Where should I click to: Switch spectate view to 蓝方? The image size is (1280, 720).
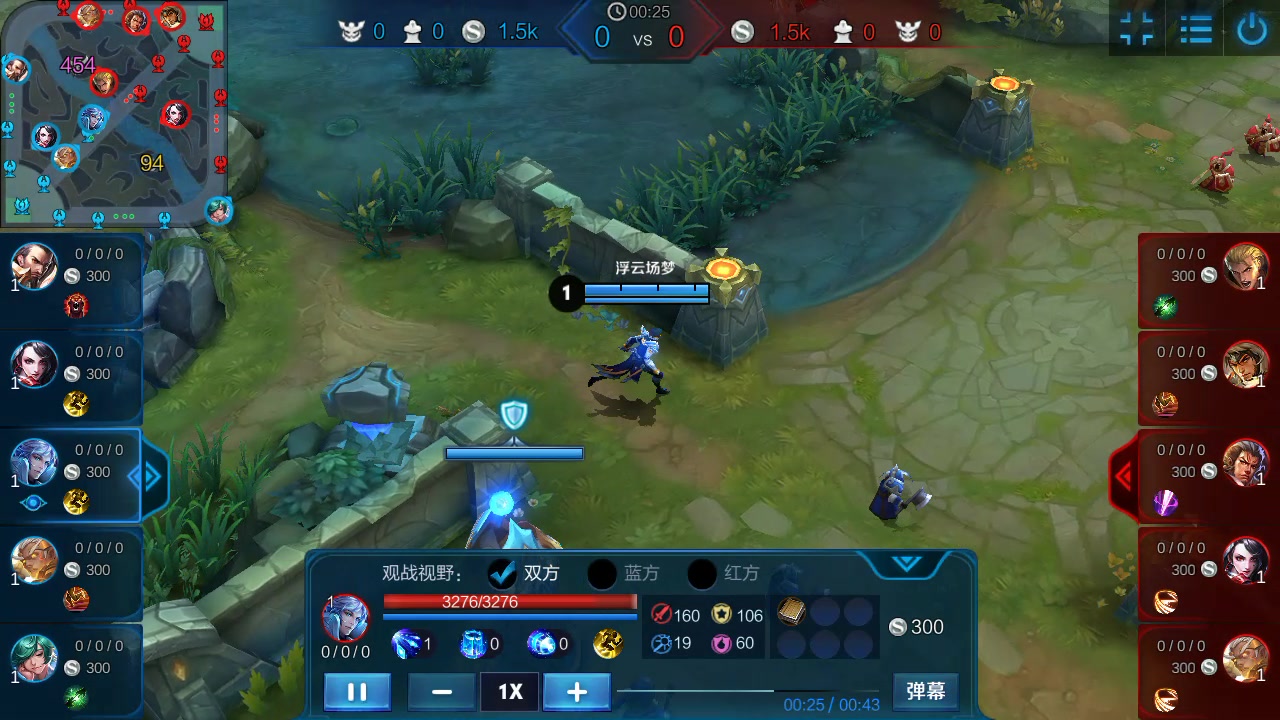[x=602, y=573]
